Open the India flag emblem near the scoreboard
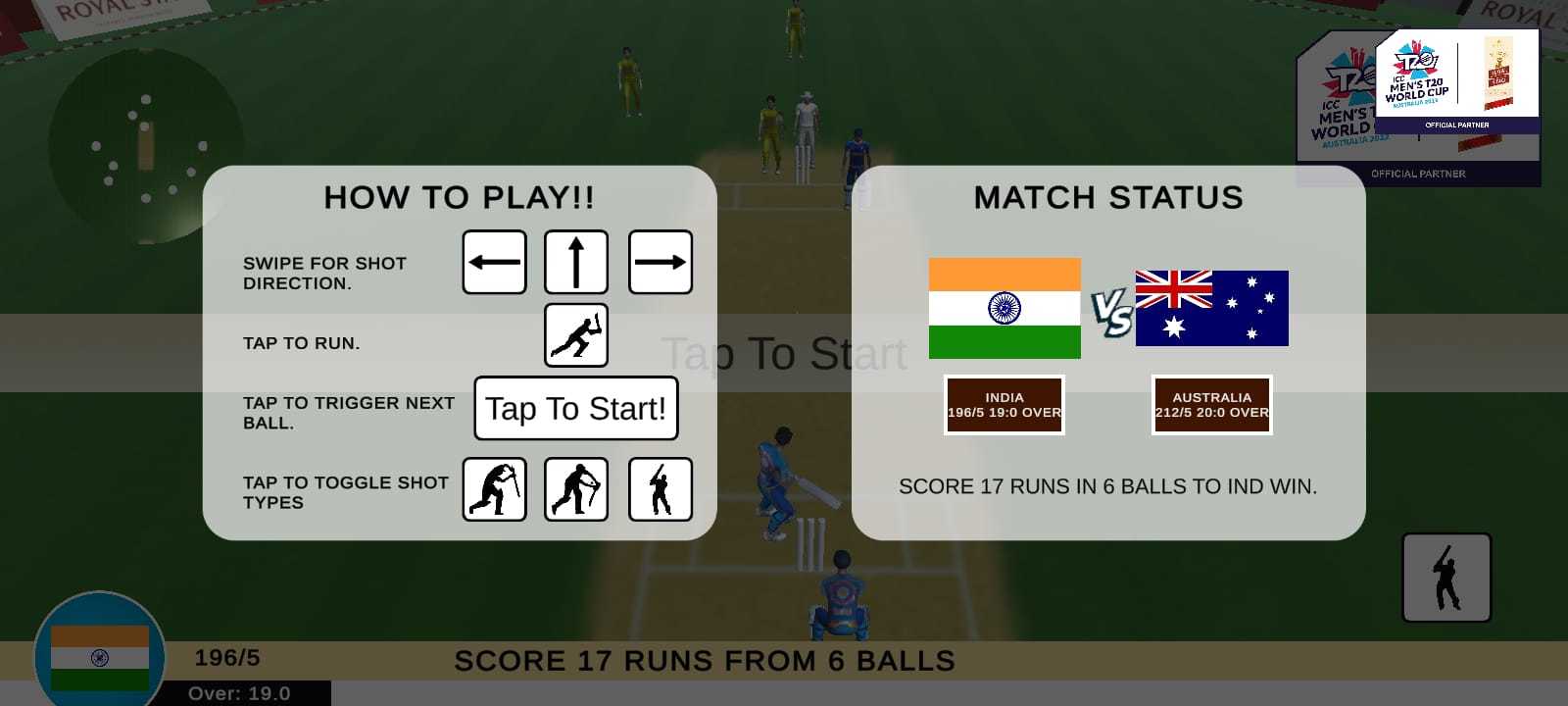Screen dimensions: 1568x706 (x=98, y=655)
